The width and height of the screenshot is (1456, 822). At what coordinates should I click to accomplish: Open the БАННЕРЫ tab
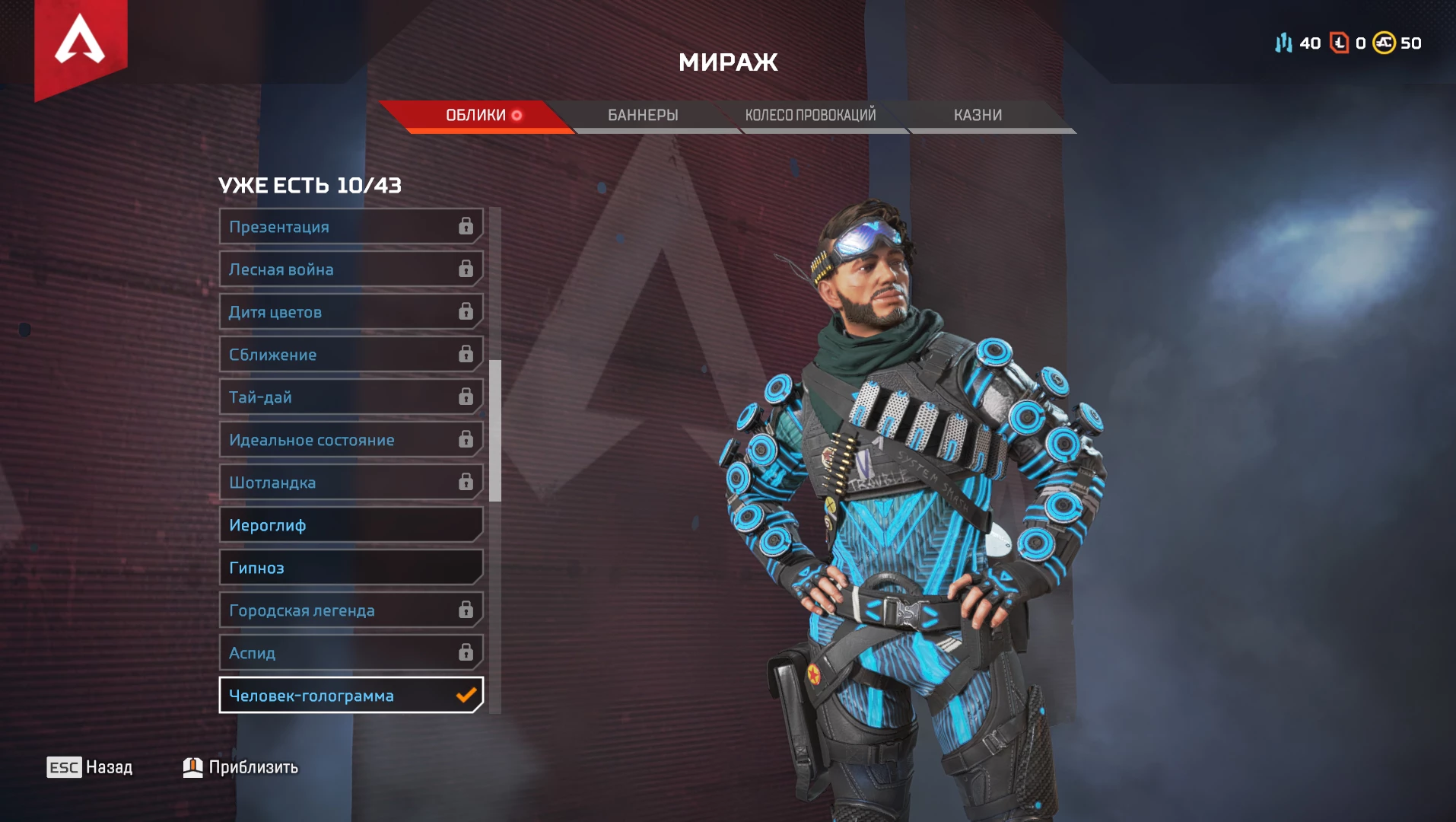643,116
